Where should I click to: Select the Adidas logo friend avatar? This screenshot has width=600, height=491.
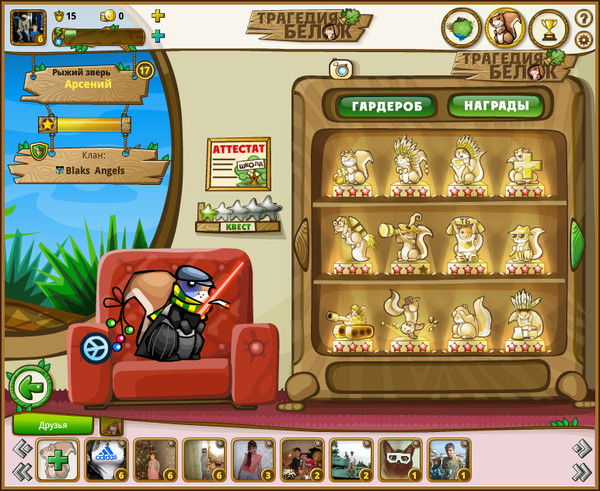(107, 461)
